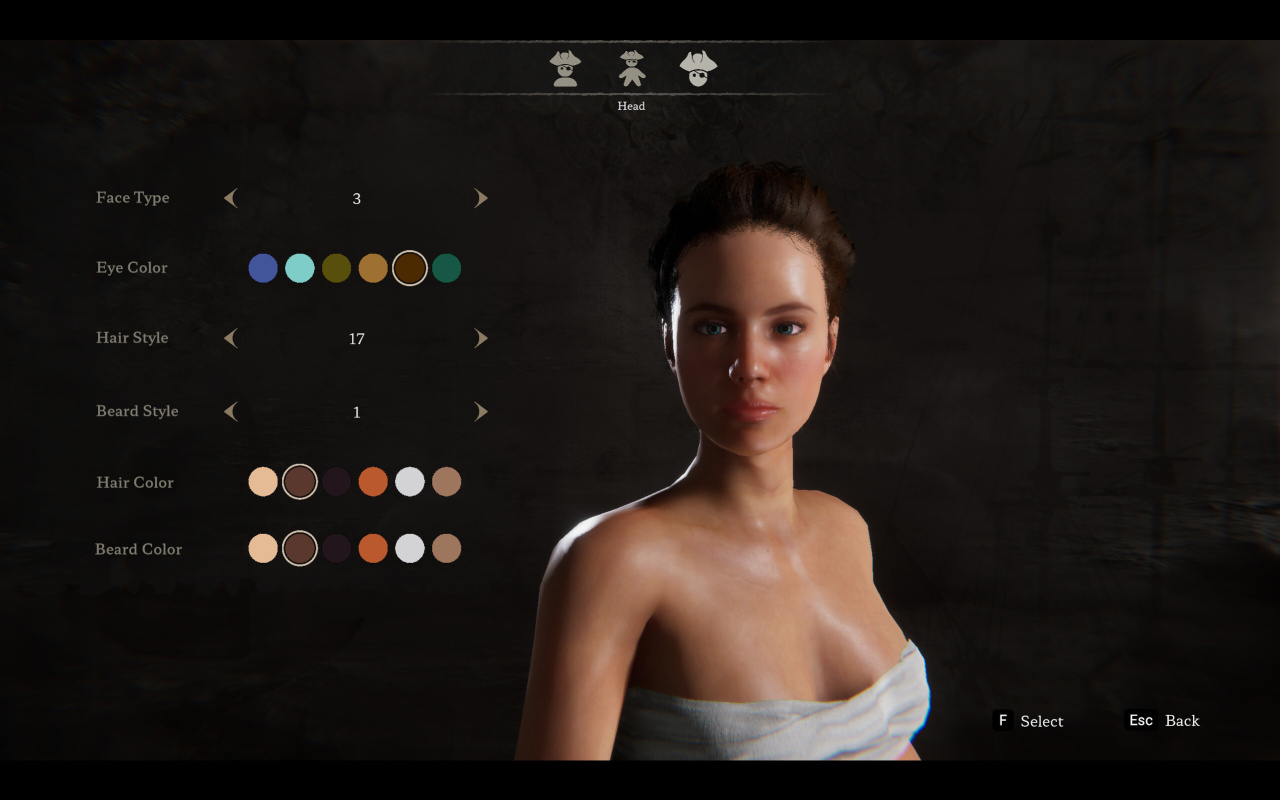The width and height of the screenshot is (1280, 800).
Task: Choose the amber eye color swatch
Action: point(373,268)
